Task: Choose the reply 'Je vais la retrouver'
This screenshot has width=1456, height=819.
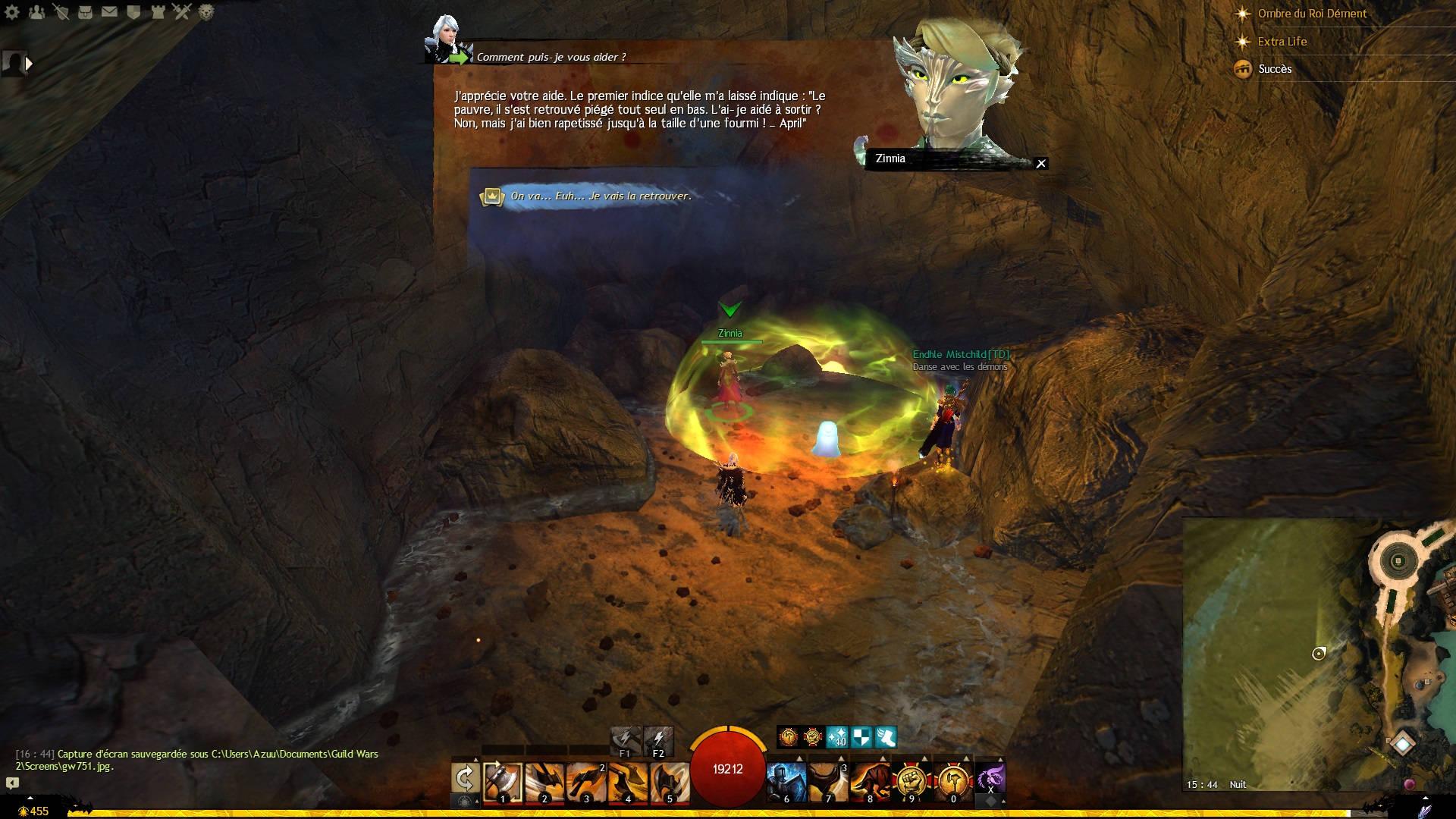Action: [600, 196]
